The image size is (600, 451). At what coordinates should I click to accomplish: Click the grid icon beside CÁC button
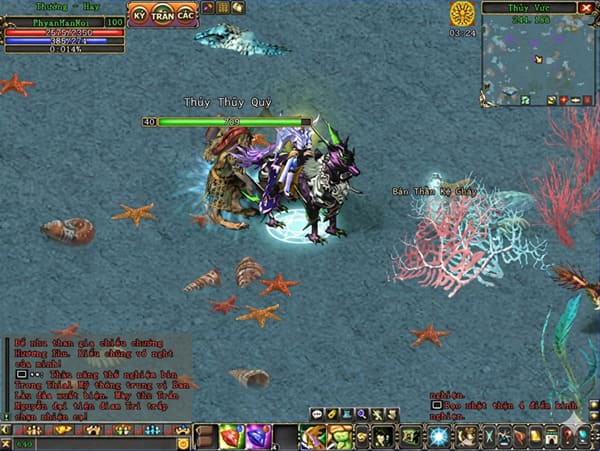(223, 8)
